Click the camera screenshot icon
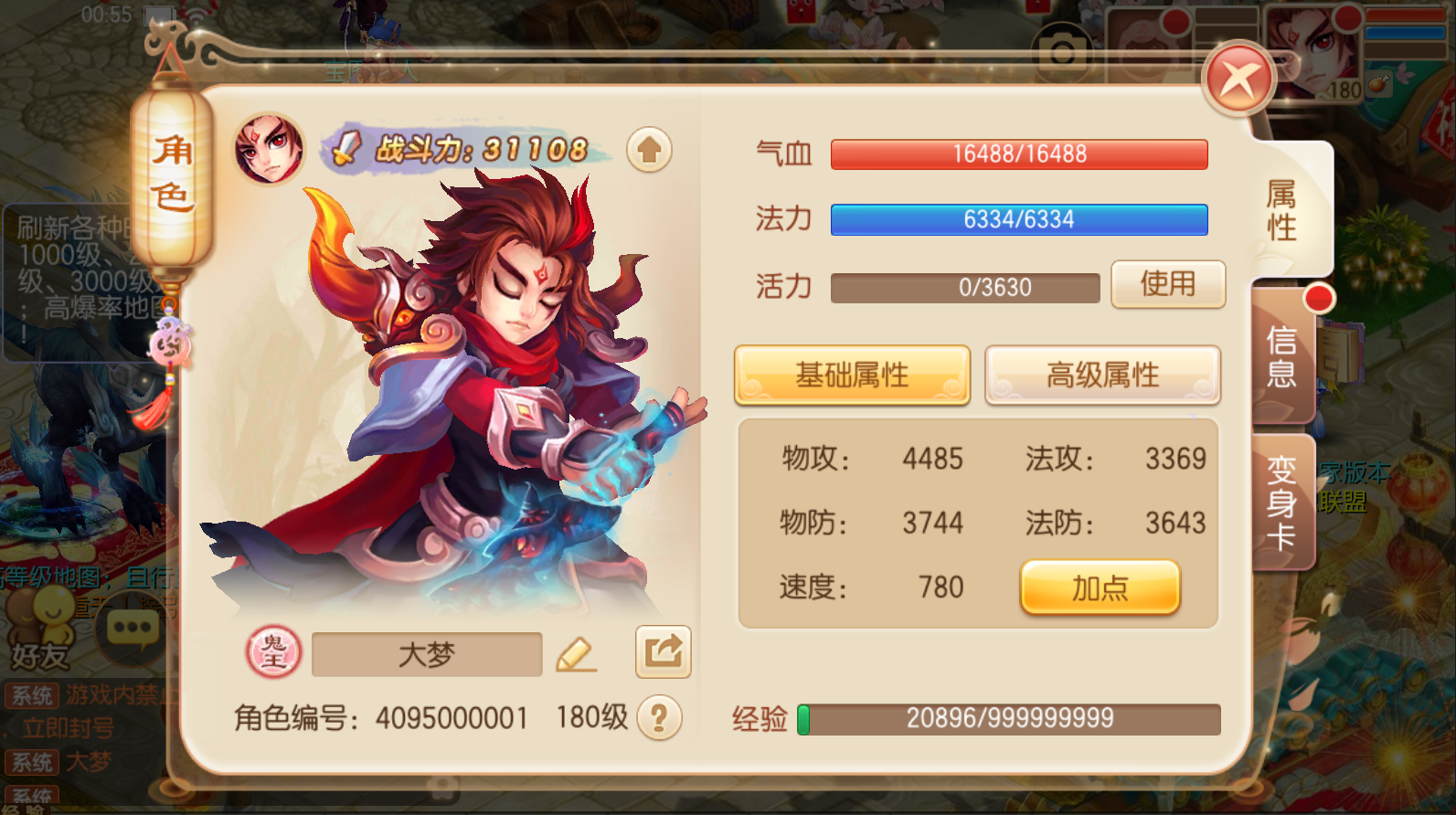 [1060, 52]
